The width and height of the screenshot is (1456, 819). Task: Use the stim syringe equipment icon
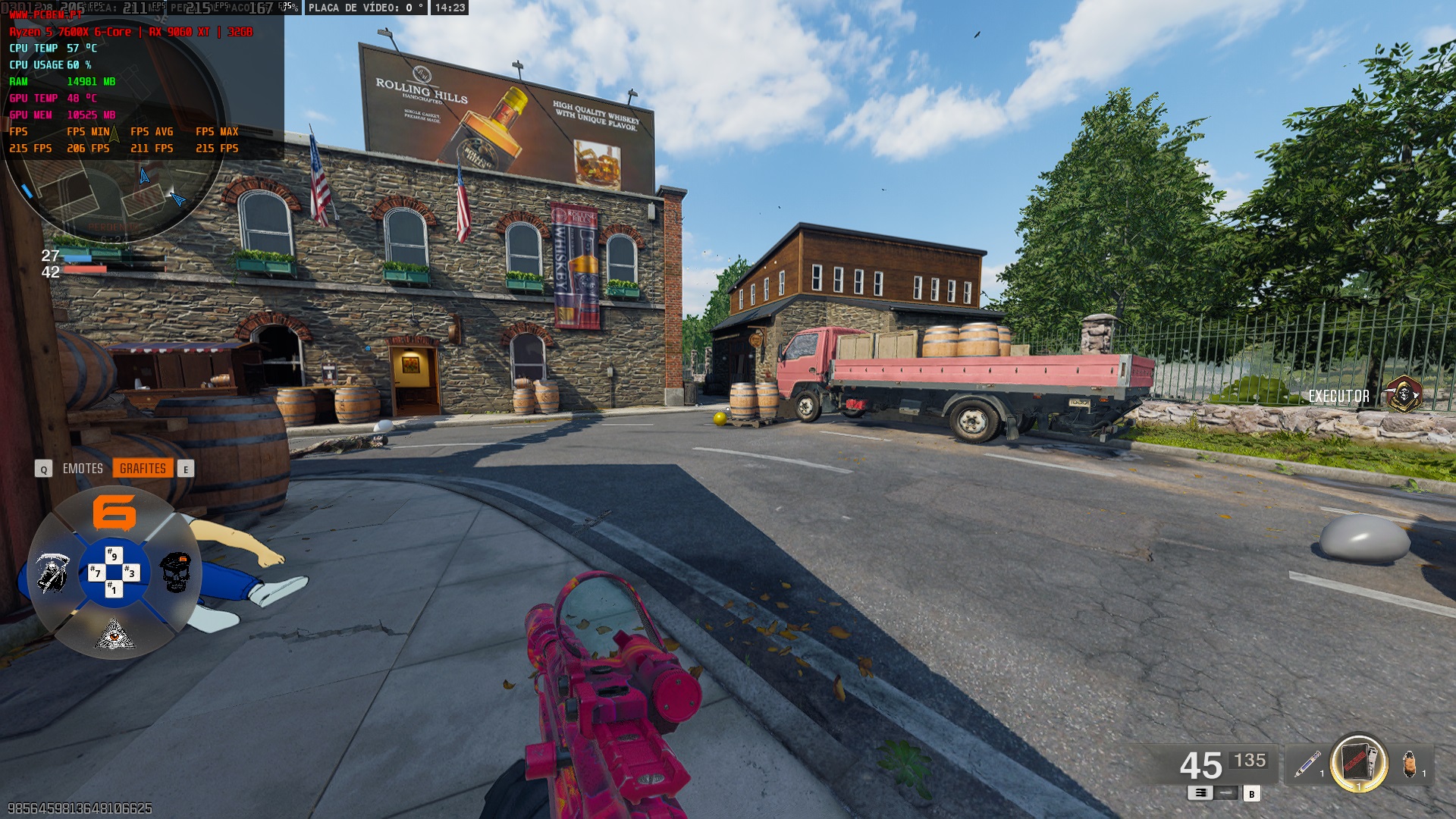coord(1307,764)
